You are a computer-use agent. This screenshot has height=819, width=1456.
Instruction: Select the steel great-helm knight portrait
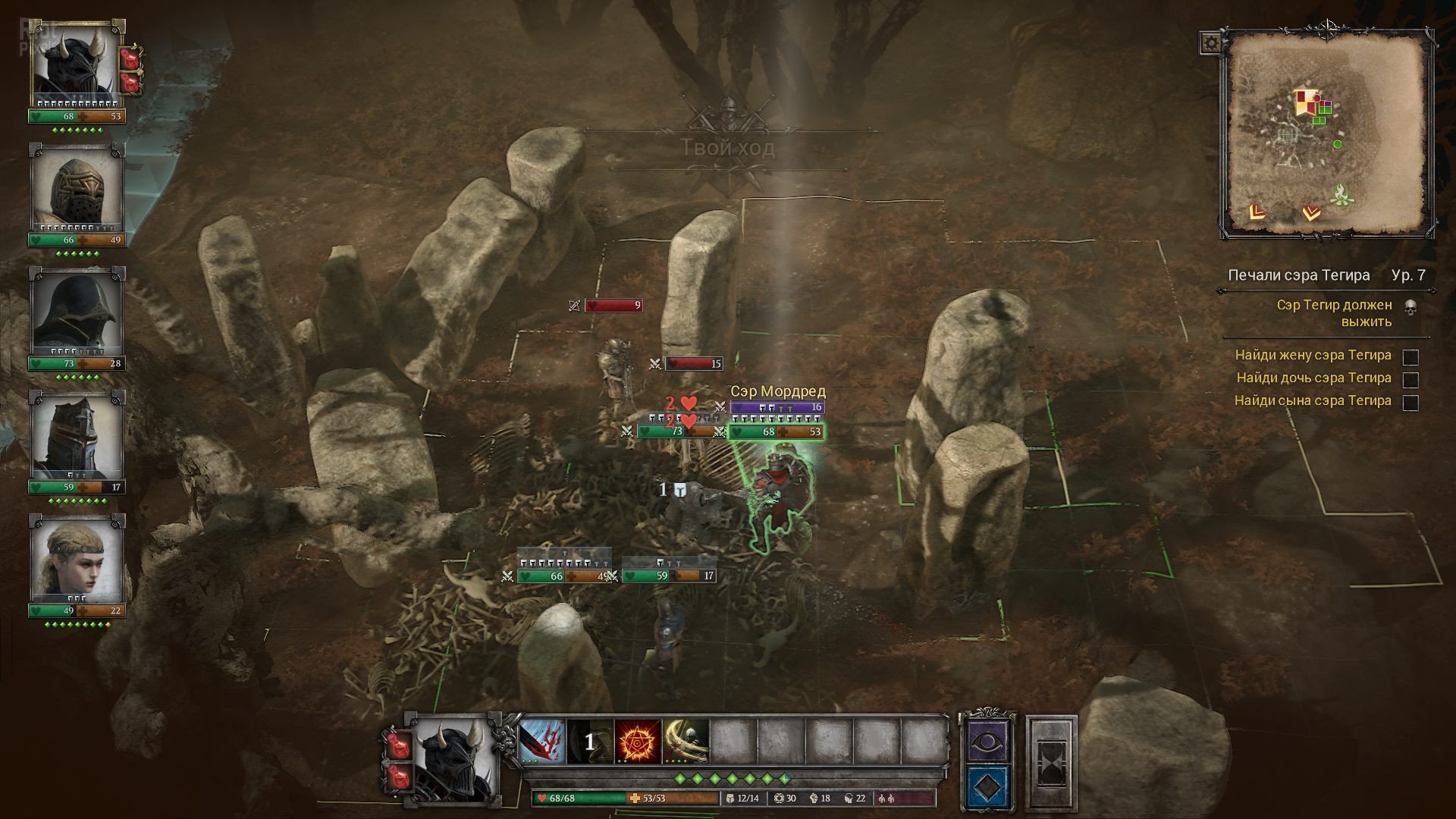pyautogui.click(x=77, y=438)
